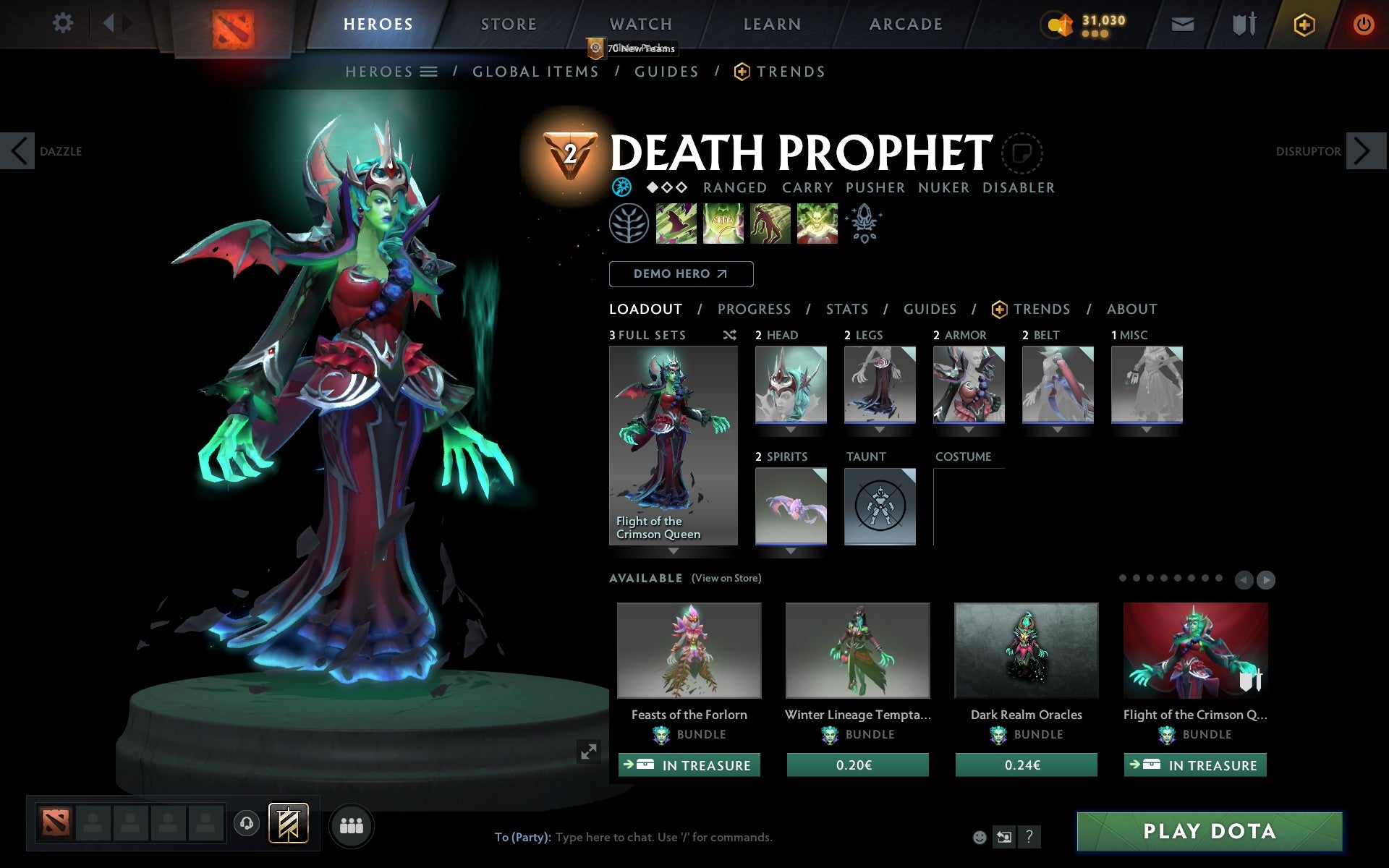
Task: Select the Dark Realm Oracles bundle thumbnail
Action: 1025,650
